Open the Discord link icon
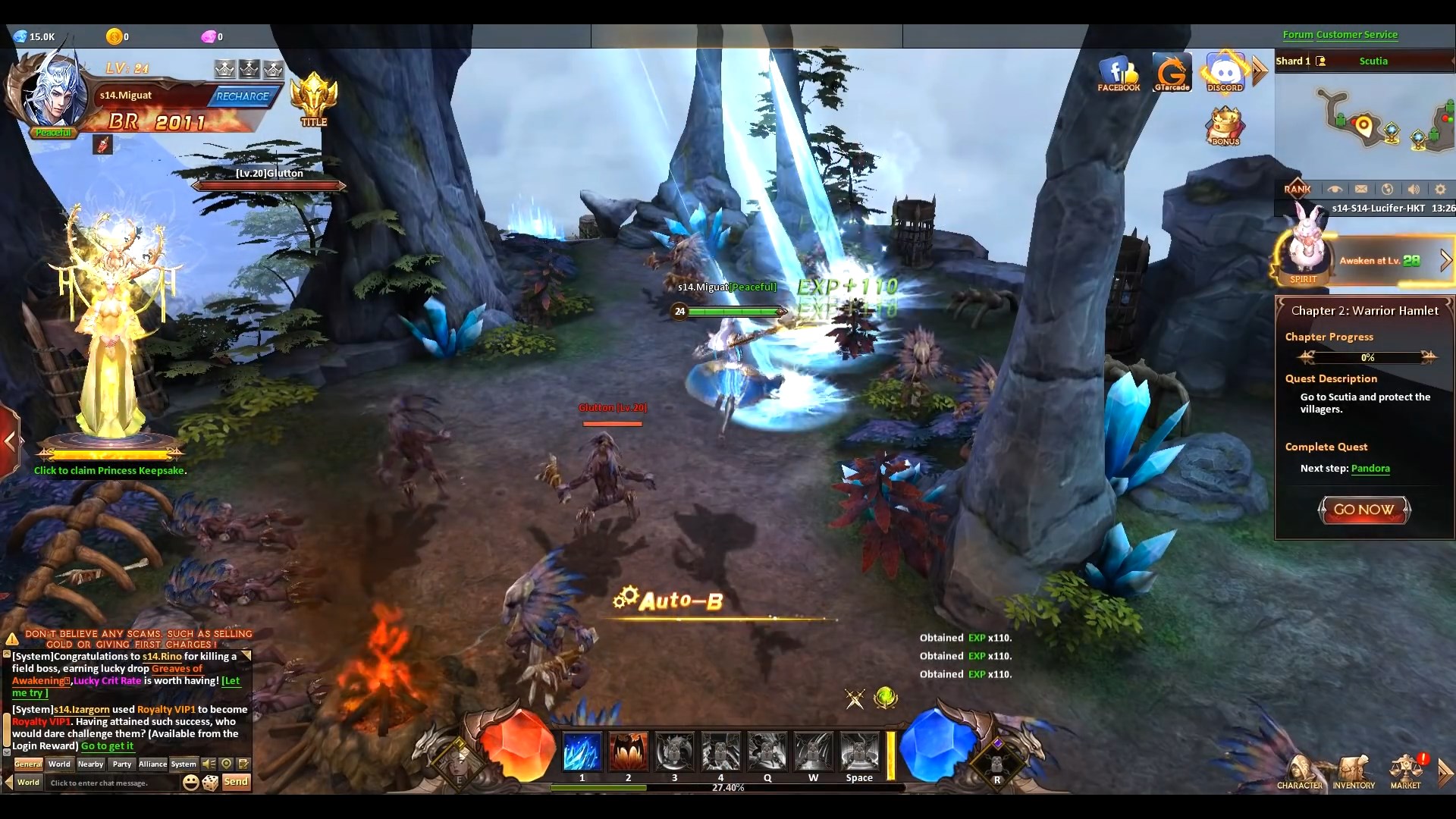The width and height of the screenshot is (1456, 819). pos(1224,72)
